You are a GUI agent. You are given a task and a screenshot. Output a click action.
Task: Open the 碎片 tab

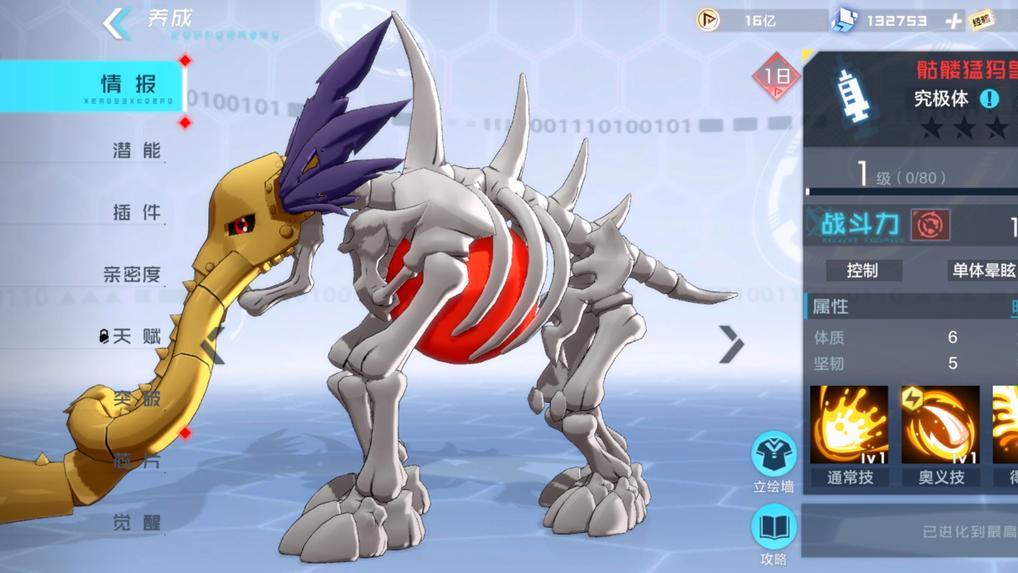pyautogui.click(x=136, y=460)
